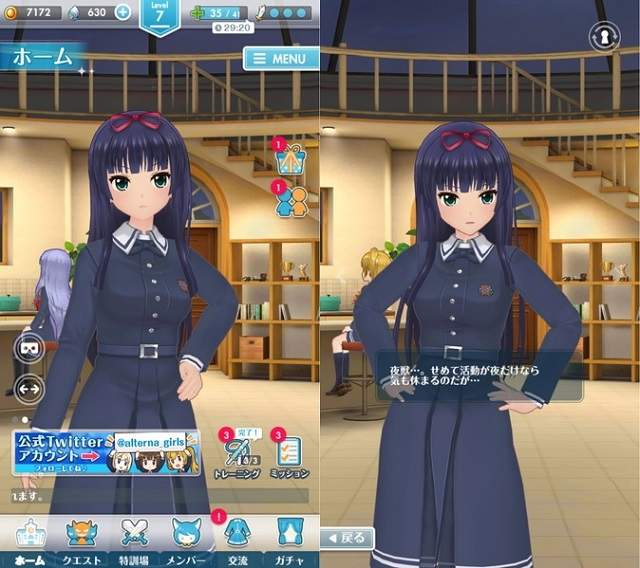Click the 戻る back button

click(347, 537)
